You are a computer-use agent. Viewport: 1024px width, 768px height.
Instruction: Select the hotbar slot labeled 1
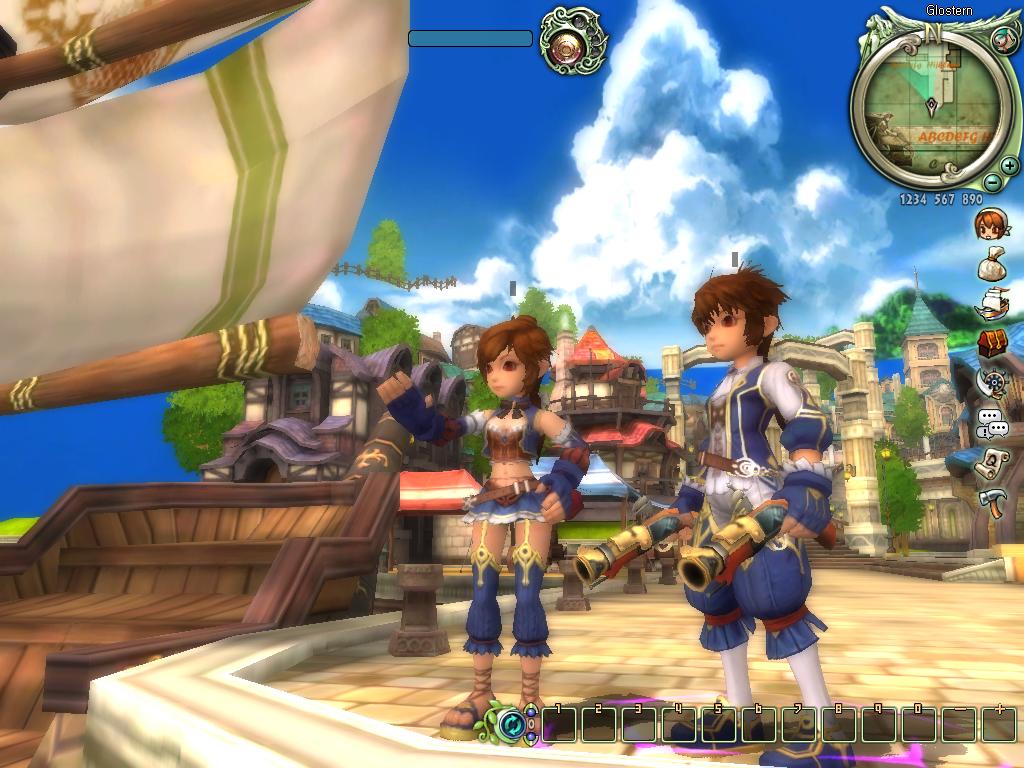(x=560, y=724)
